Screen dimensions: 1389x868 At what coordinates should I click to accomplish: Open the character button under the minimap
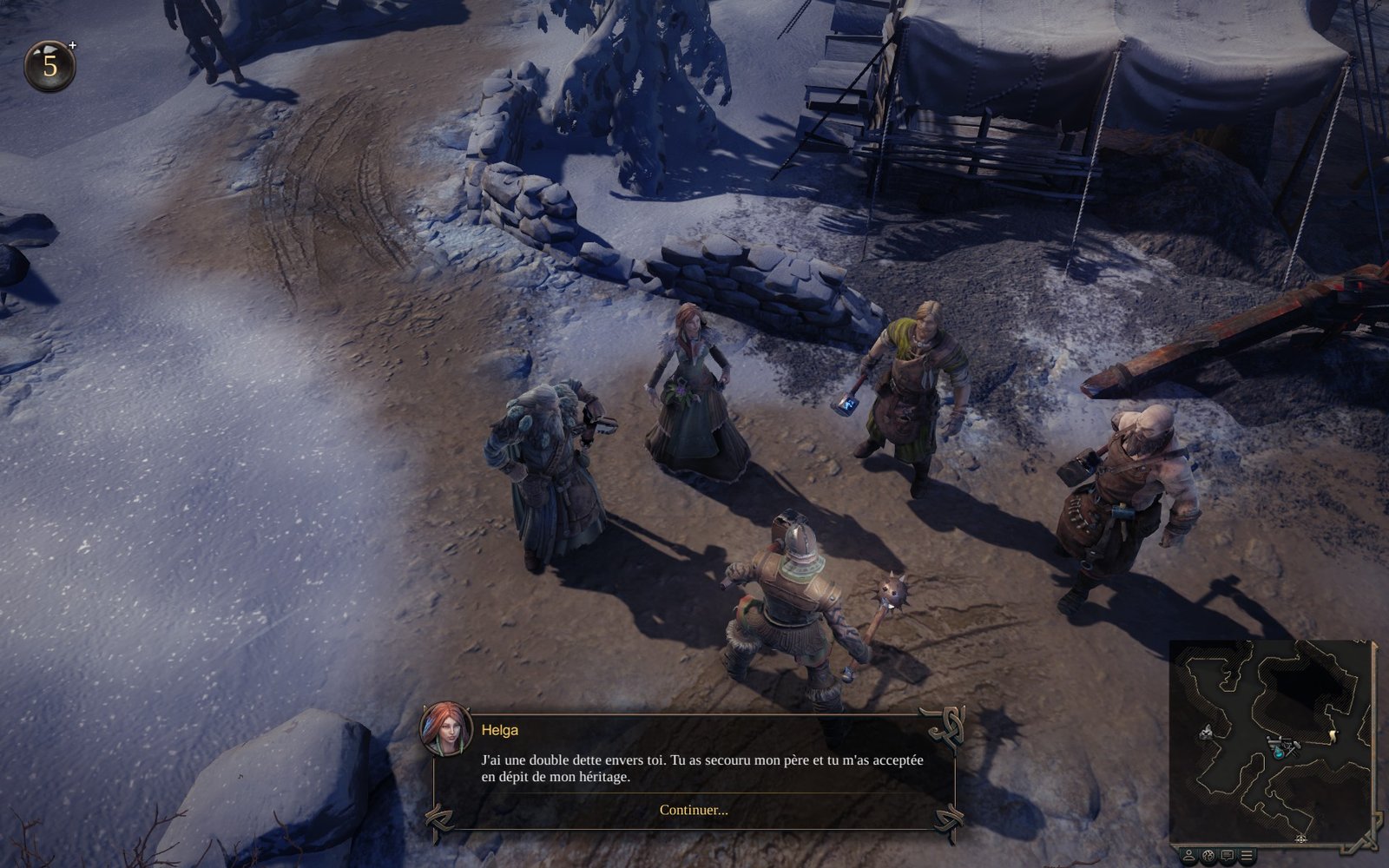1189,855
